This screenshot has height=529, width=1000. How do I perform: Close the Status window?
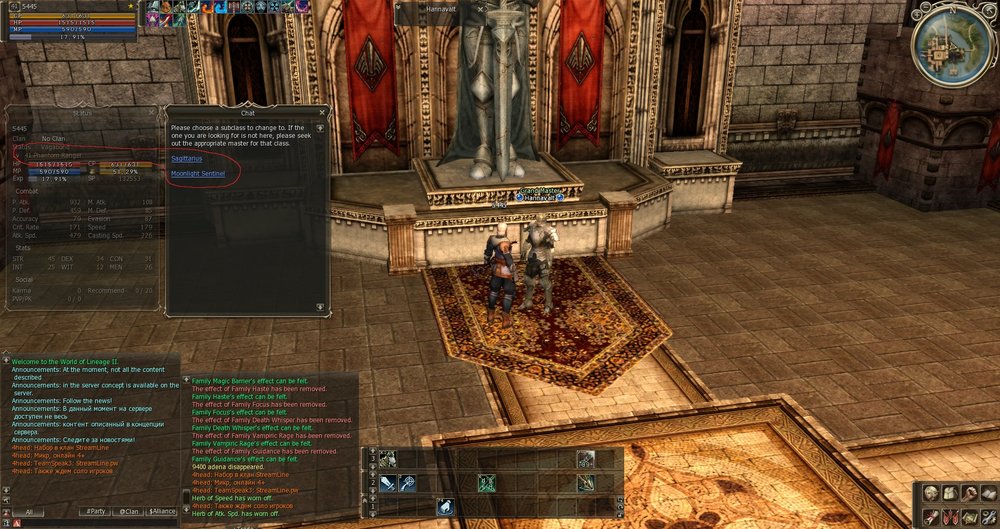(x=152, y=113)
